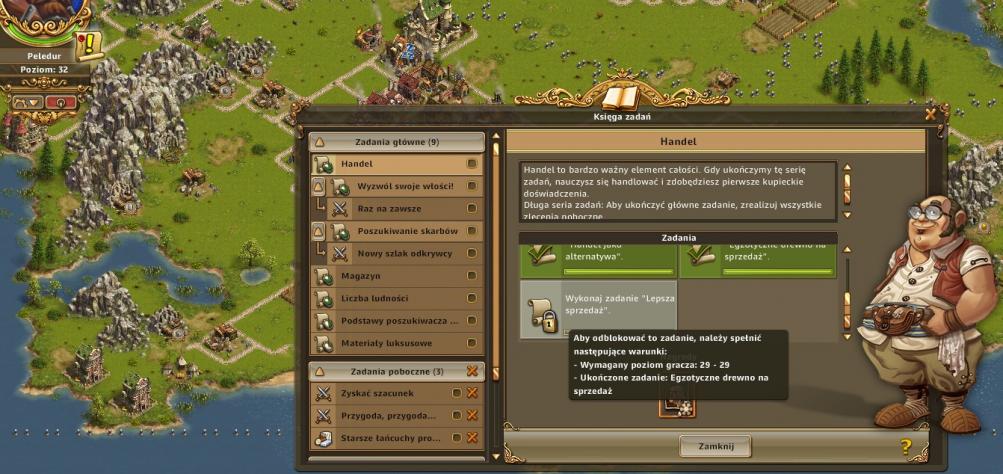Choose the Poszukiwanie skarbów quest
Viewport: 1003px width, 474px height.
point(407,231)
